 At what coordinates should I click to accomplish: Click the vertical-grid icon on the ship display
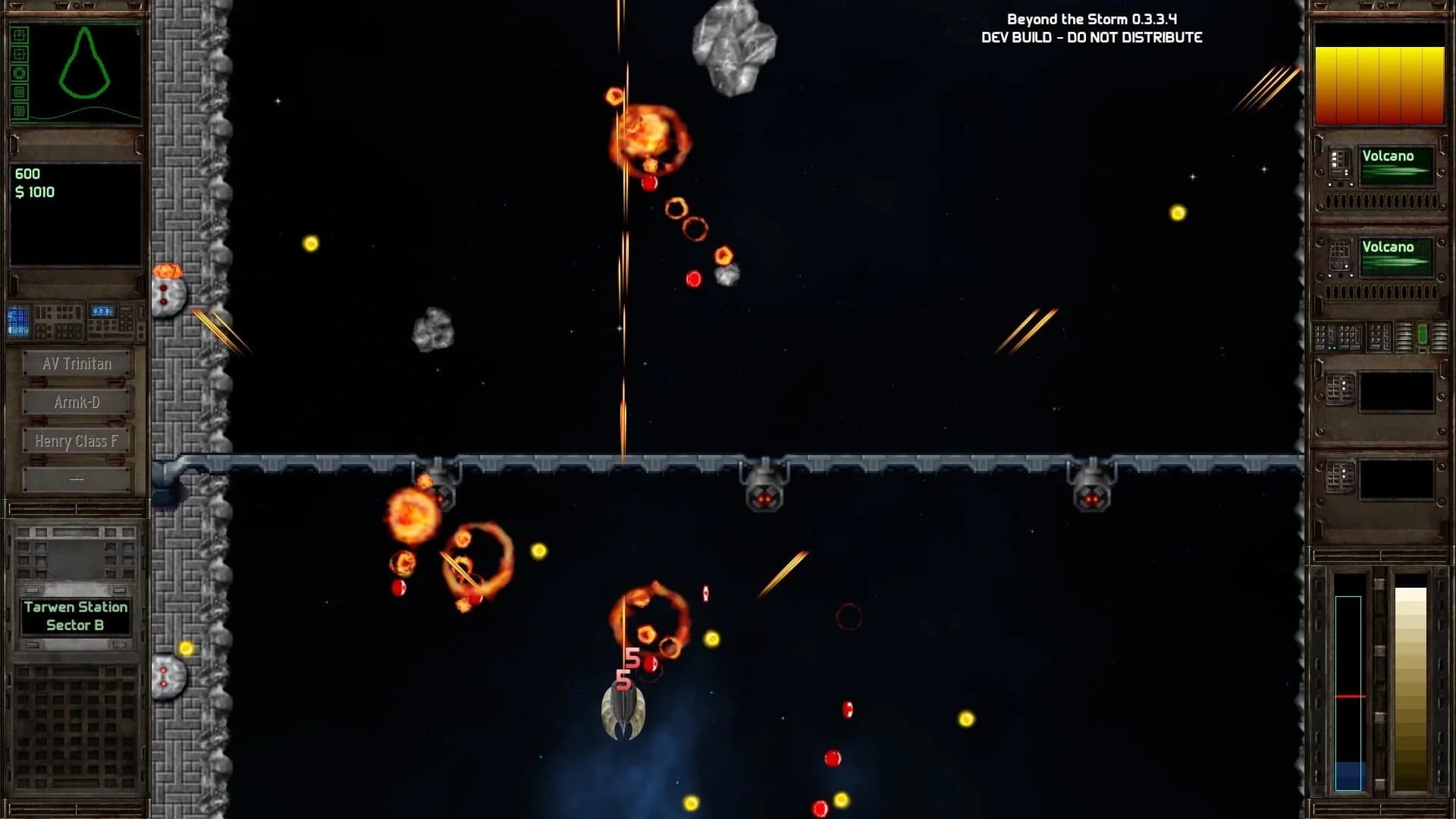19,91
